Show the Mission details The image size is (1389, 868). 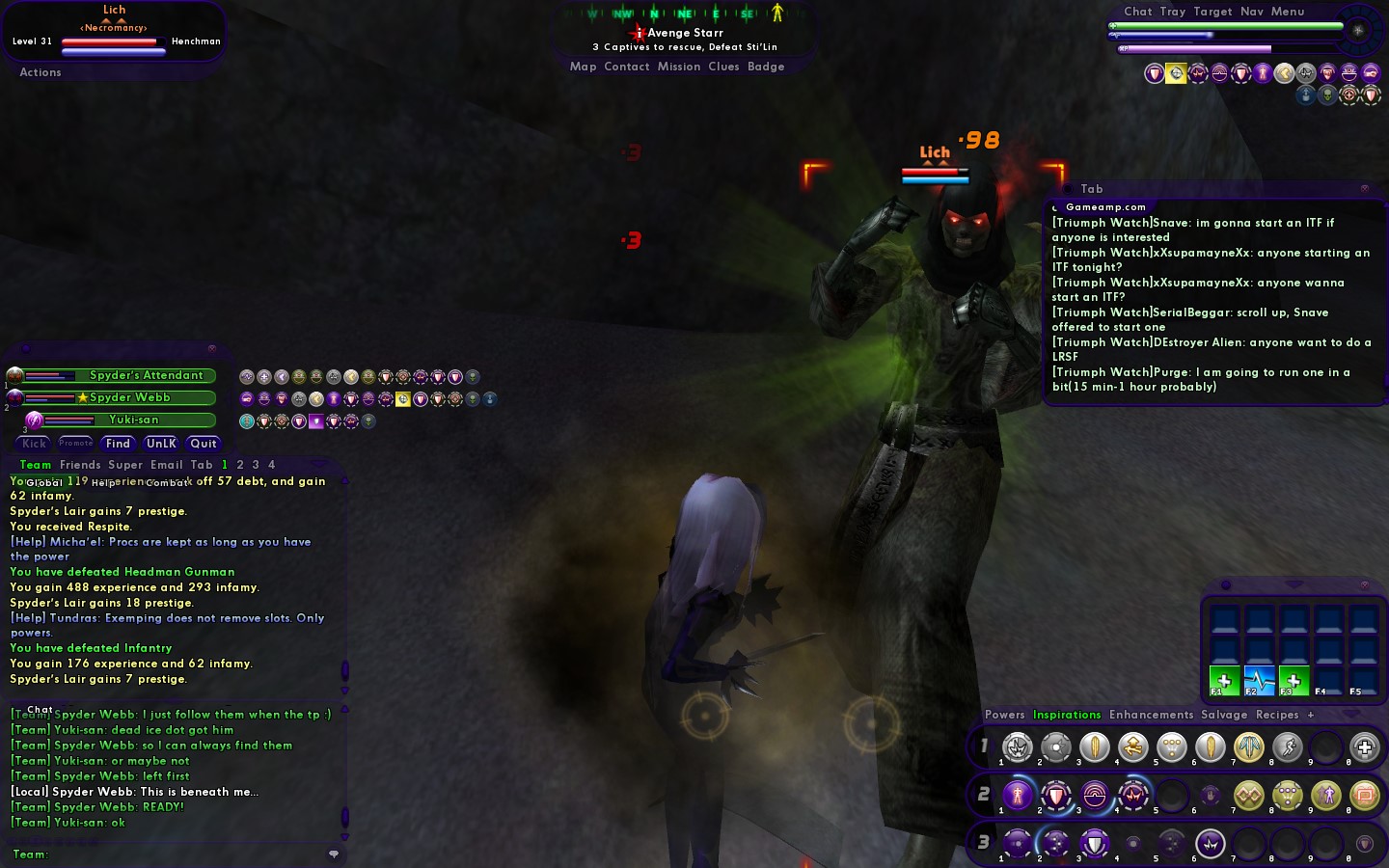(x=679, y=67)
